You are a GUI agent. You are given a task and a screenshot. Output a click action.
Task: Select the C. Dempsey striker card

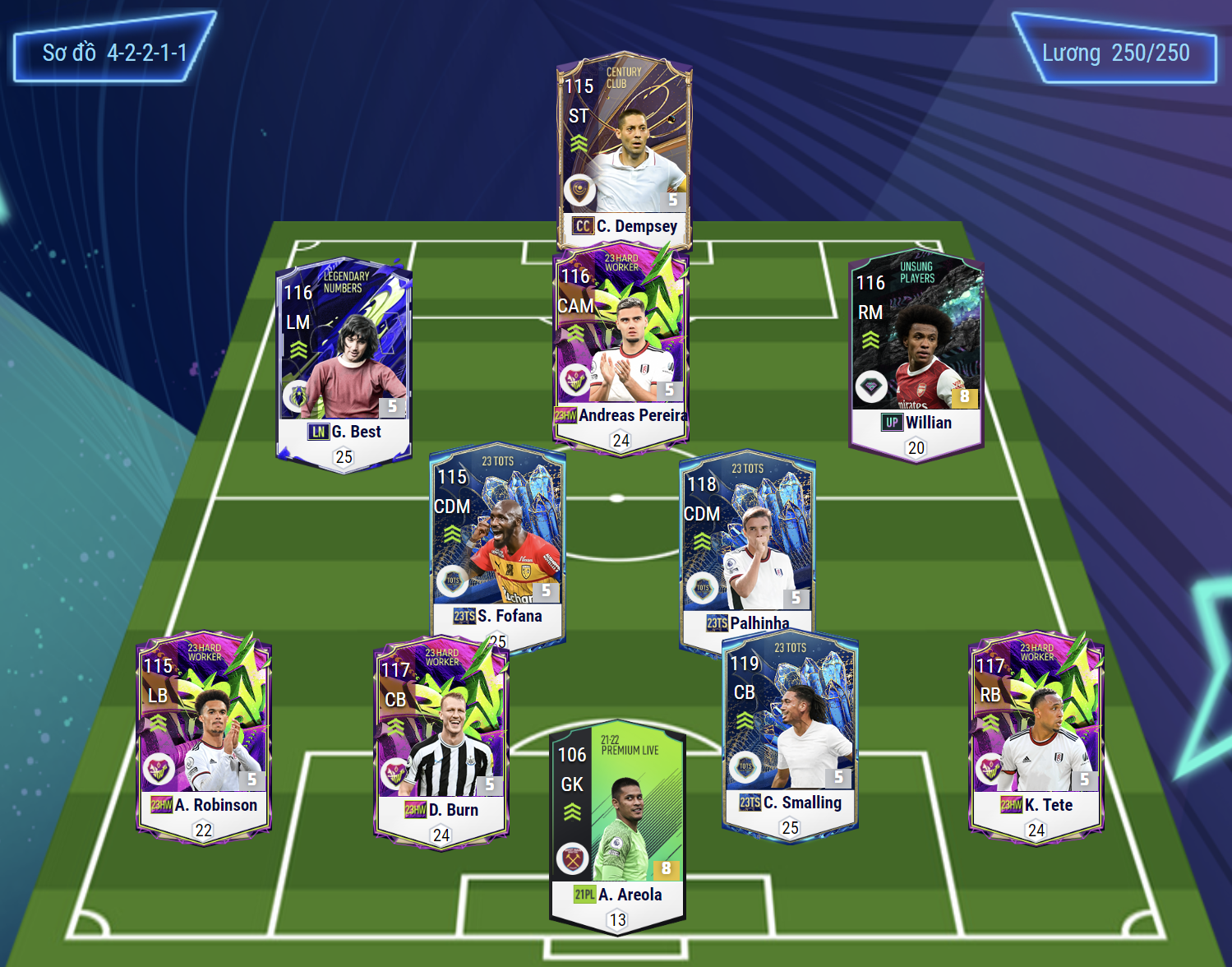pos(625,148)
